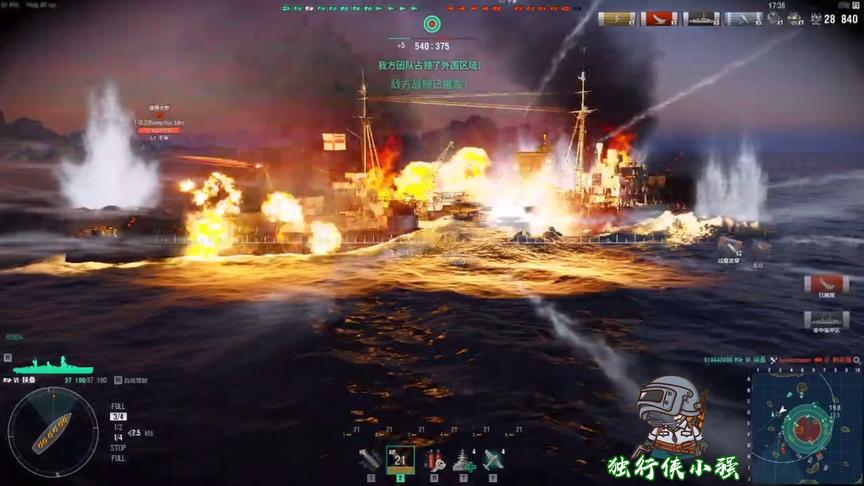Open the tactical minimap
The width and height of the screenshot is (864, 486).
coord(805,426)
